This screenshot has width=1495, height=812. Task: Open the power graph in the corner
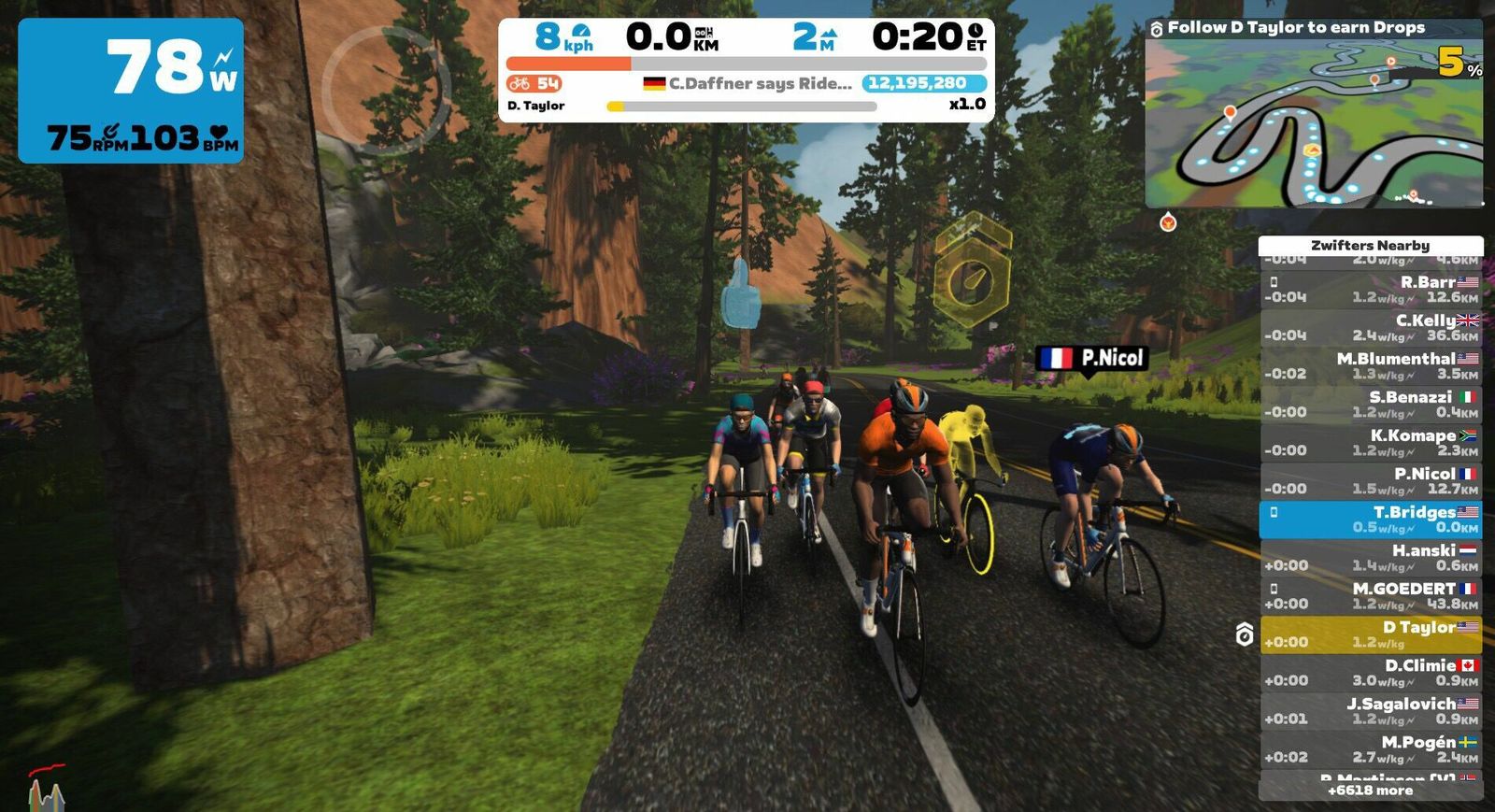[x=46, y=789]
